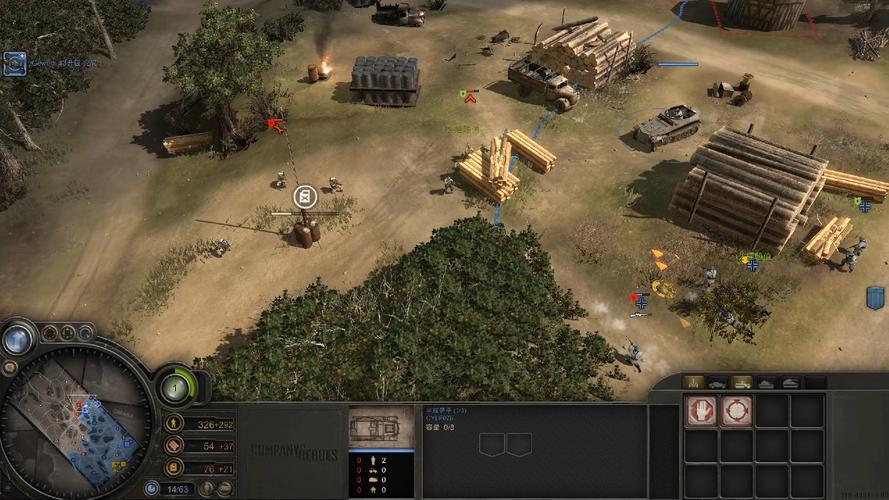Select the hourglass capture point marker
Screen dimensions: 889x500
(x=307, y=196)
